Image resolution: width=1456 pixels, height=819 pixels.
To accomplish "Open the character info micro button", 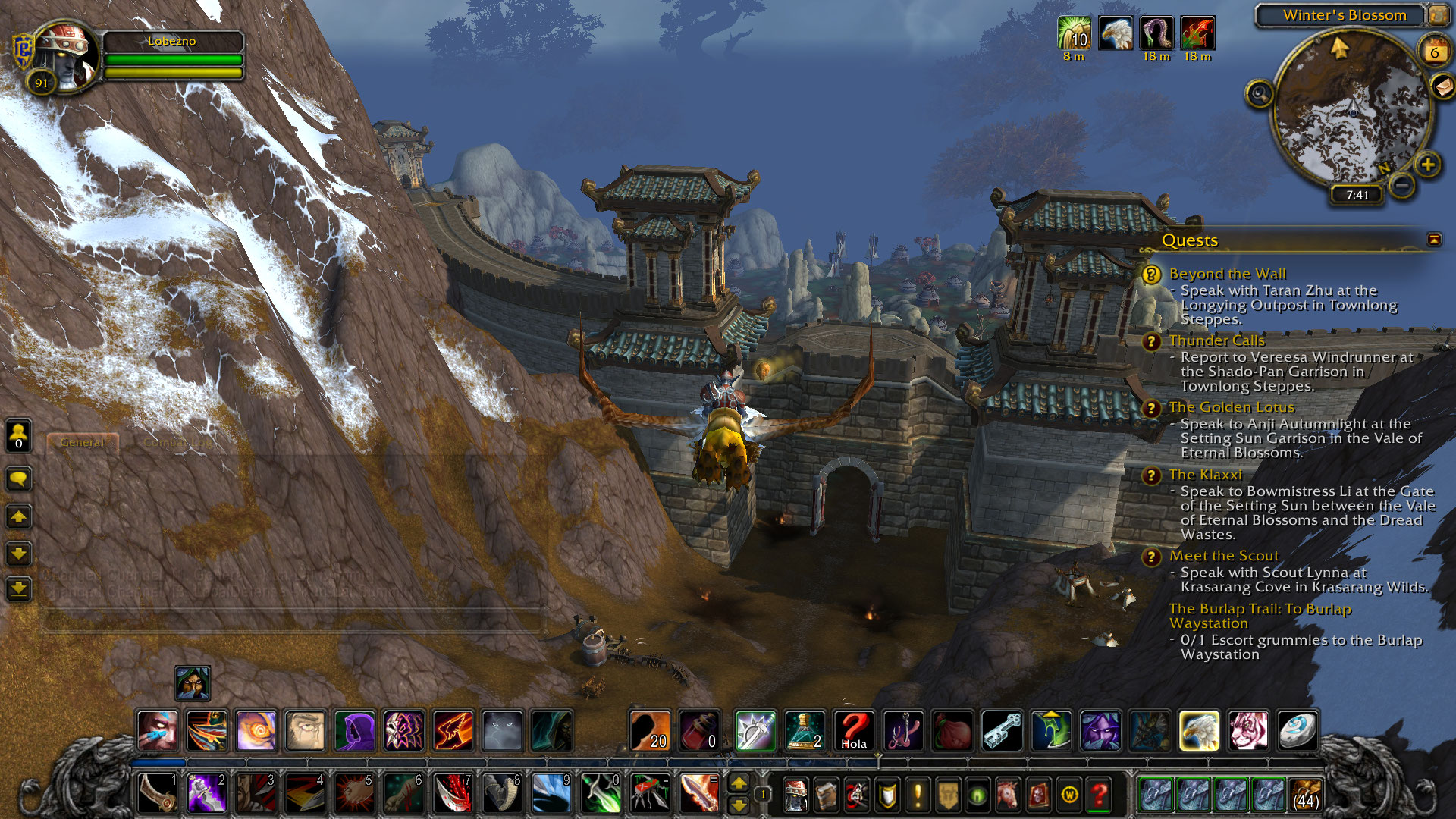I will point(795,795).
